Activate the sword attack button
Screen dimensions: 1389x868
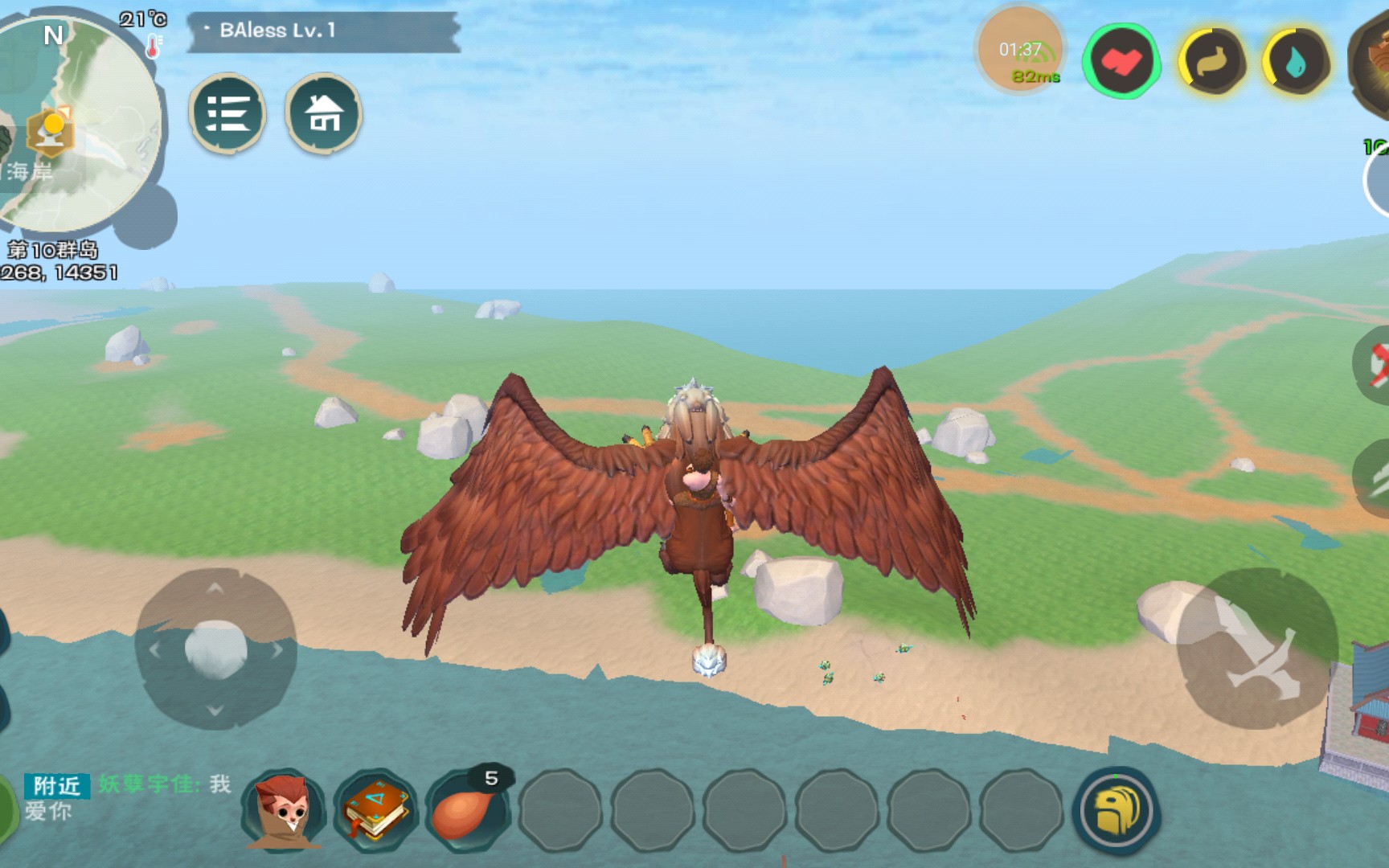pos(1256,648)
